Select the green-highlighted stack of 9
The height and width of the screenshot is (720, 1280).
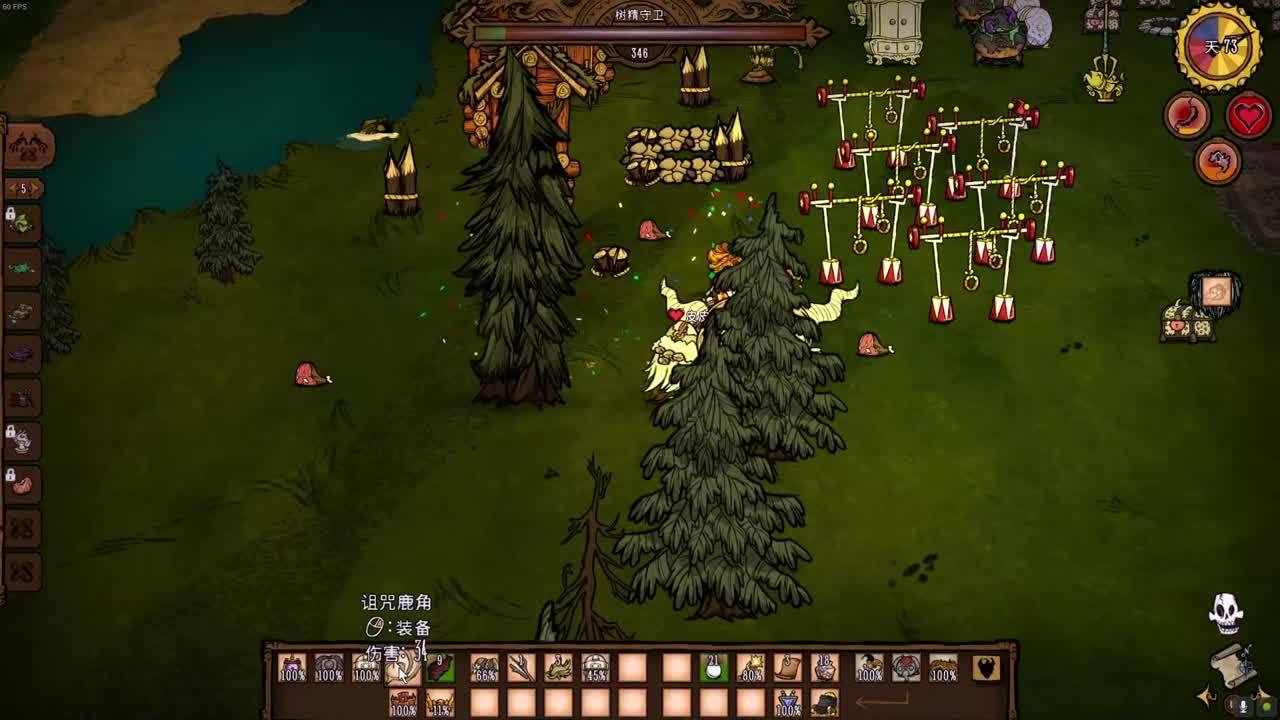tap(440, 668)
